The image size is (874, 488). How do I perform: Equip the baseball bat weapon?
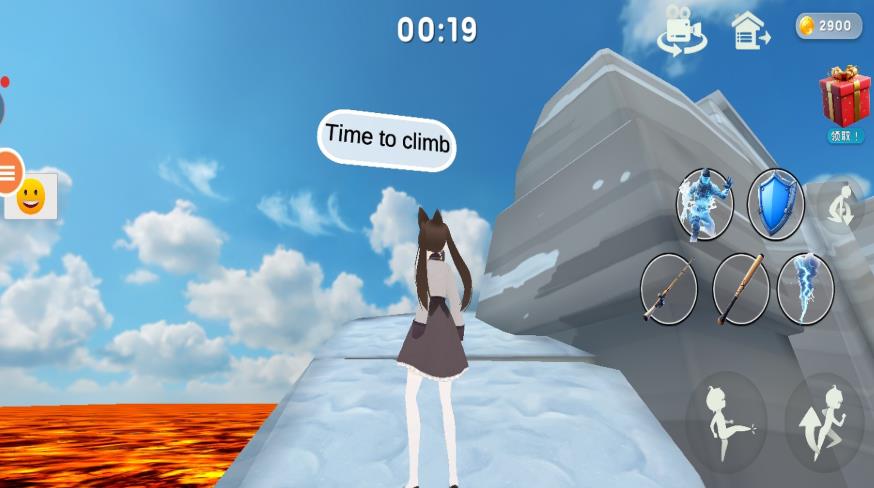tap(741, 289)
